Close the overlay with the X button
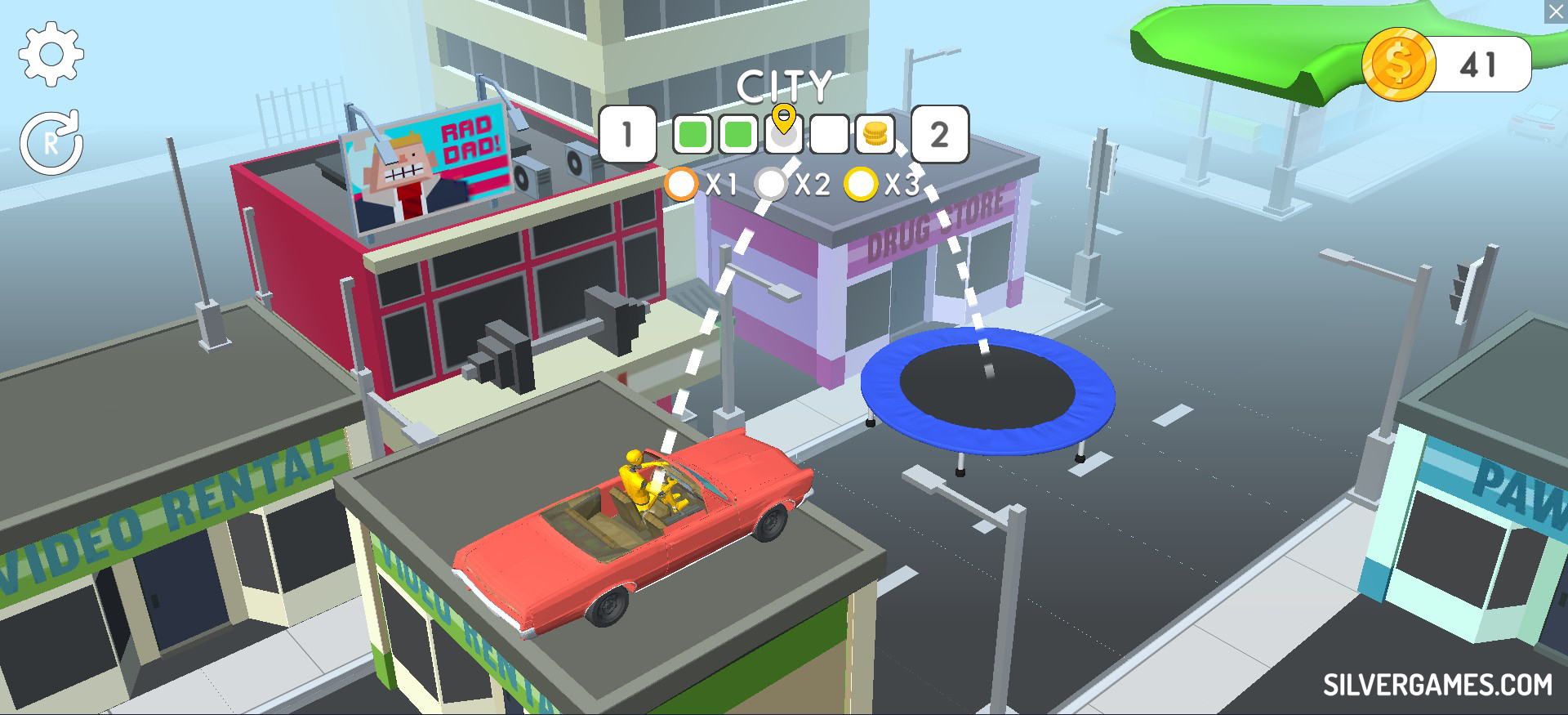Viewport: 1568px width, 715px height. [1557, 11]
